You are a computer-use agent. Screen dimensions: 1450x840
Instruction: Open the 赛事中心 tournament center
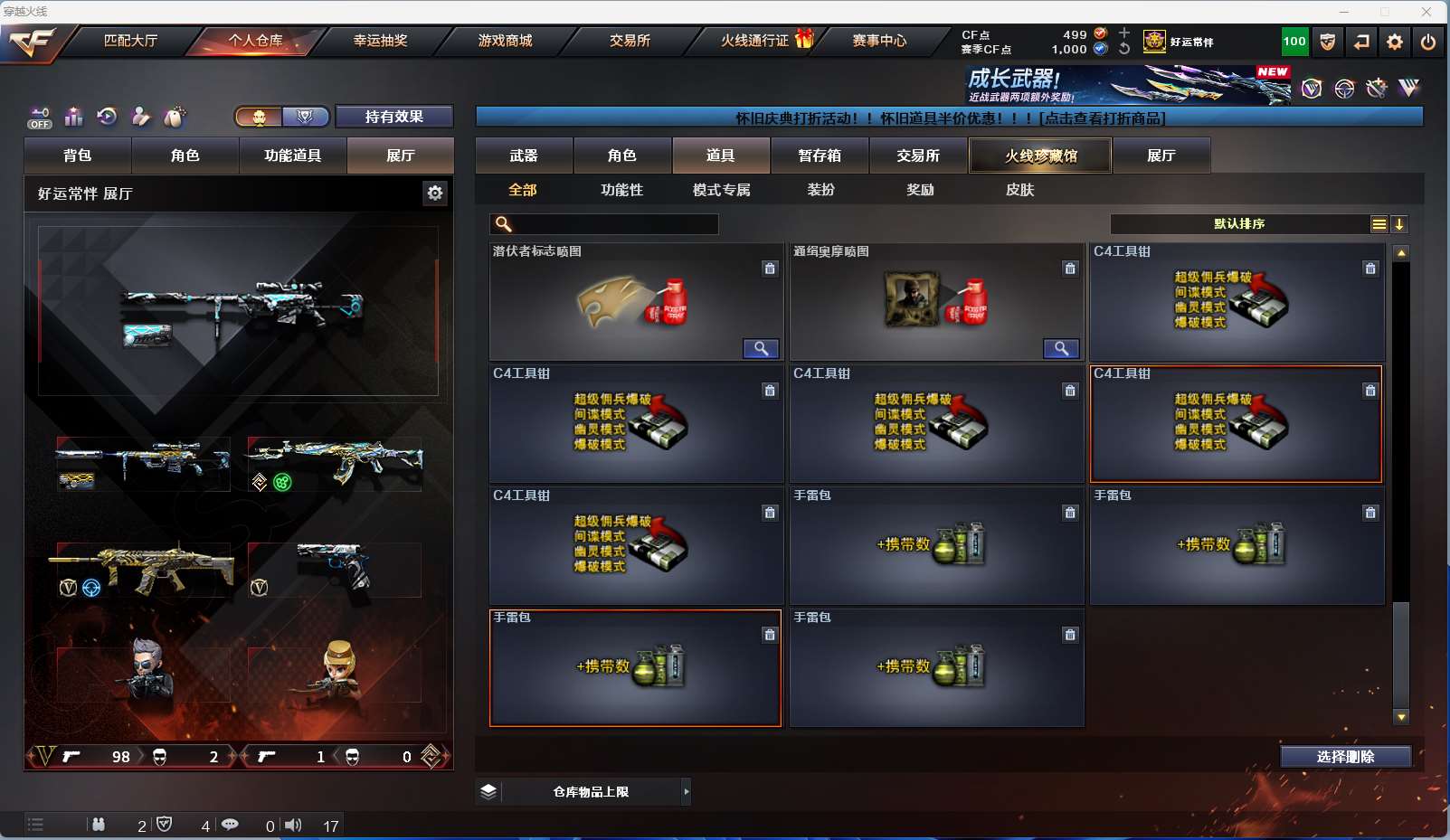pos(879,41)
